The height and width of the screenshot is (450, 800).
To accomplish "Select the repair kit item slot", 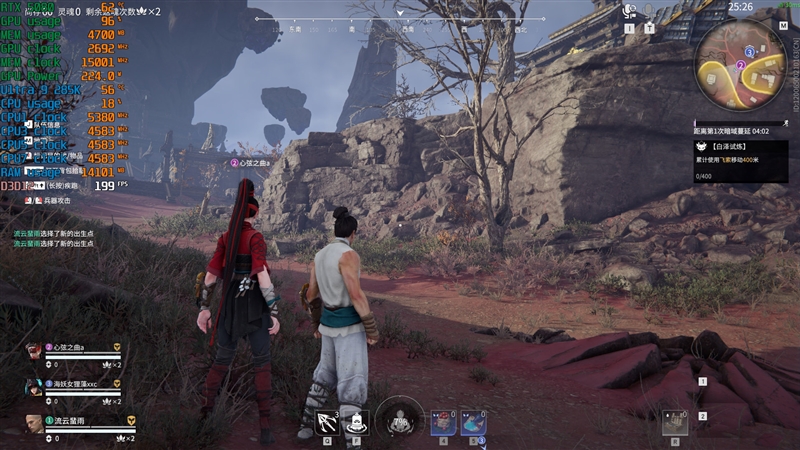I will coord(675,423).
